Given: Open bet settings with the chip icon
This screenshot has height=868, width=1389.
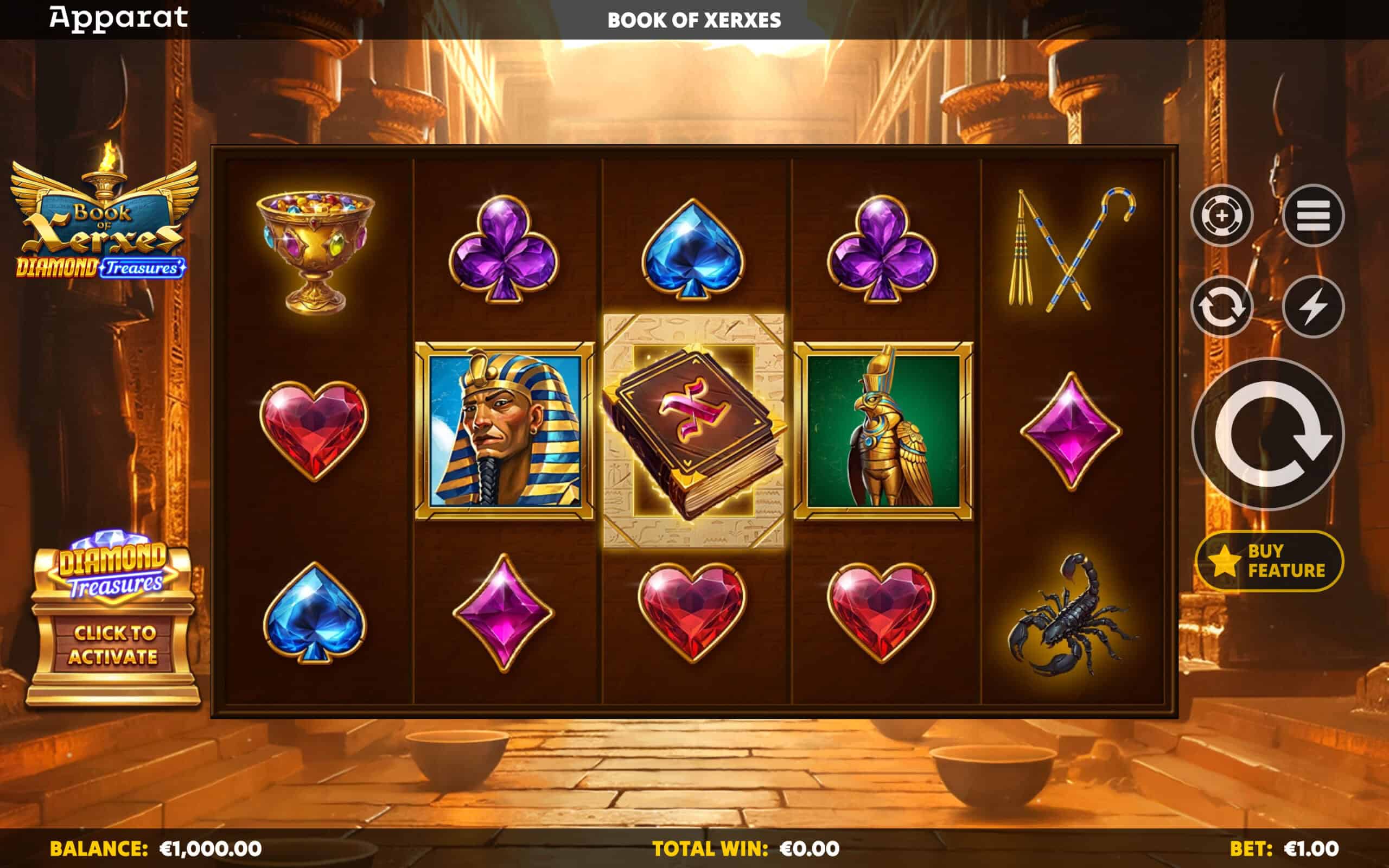Looking at the screenshot, I should (1221, 216).
